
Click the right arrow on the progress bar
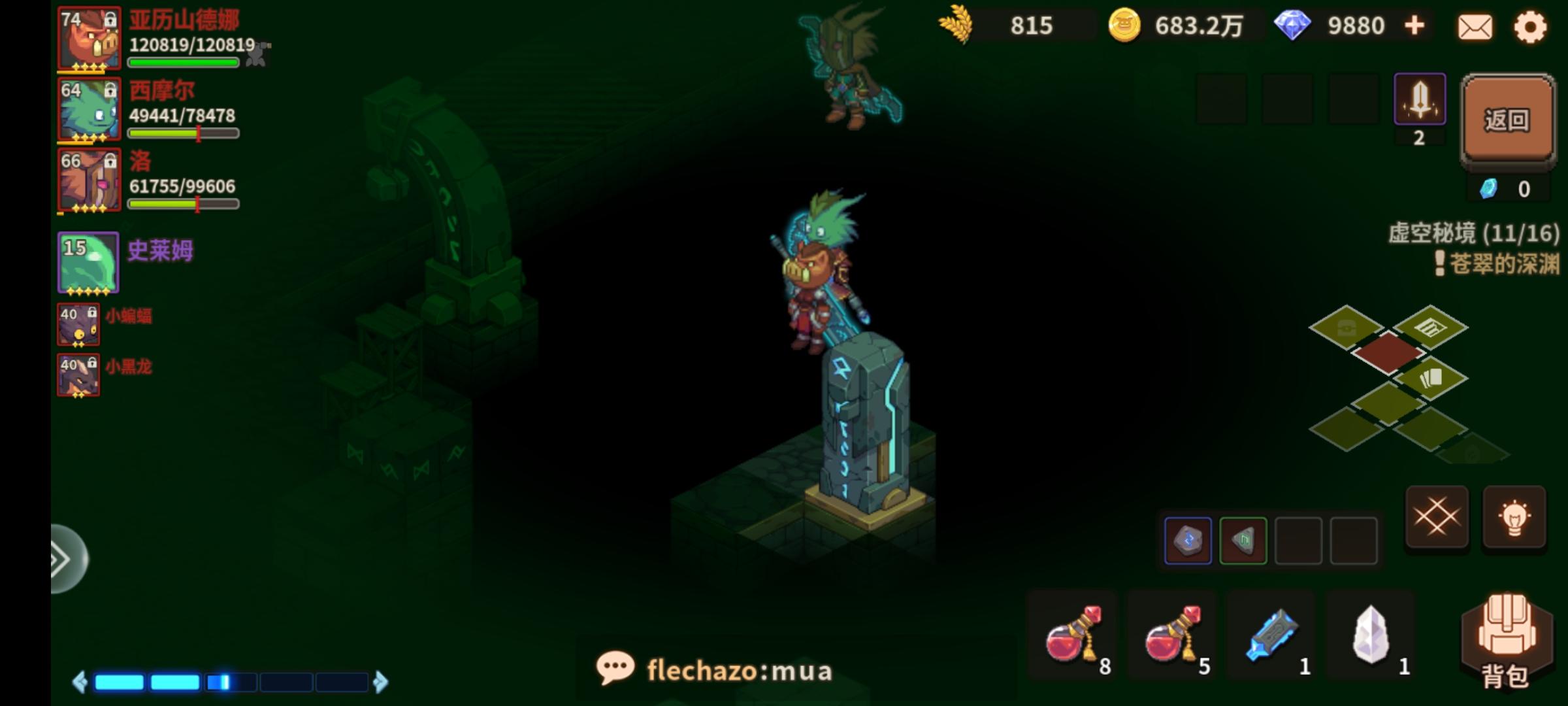(x=382, y=681)
